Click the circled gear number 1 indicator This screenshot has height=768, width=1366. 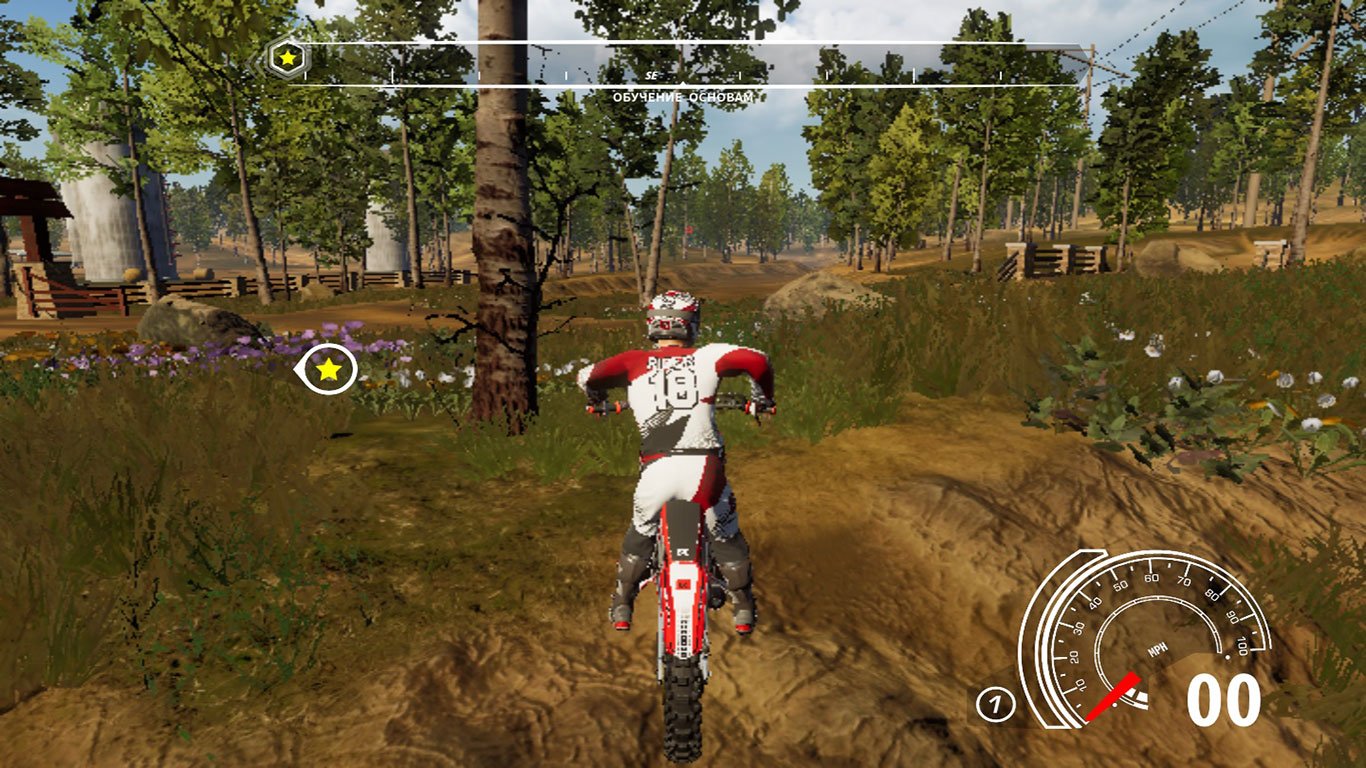click(995, 703)
